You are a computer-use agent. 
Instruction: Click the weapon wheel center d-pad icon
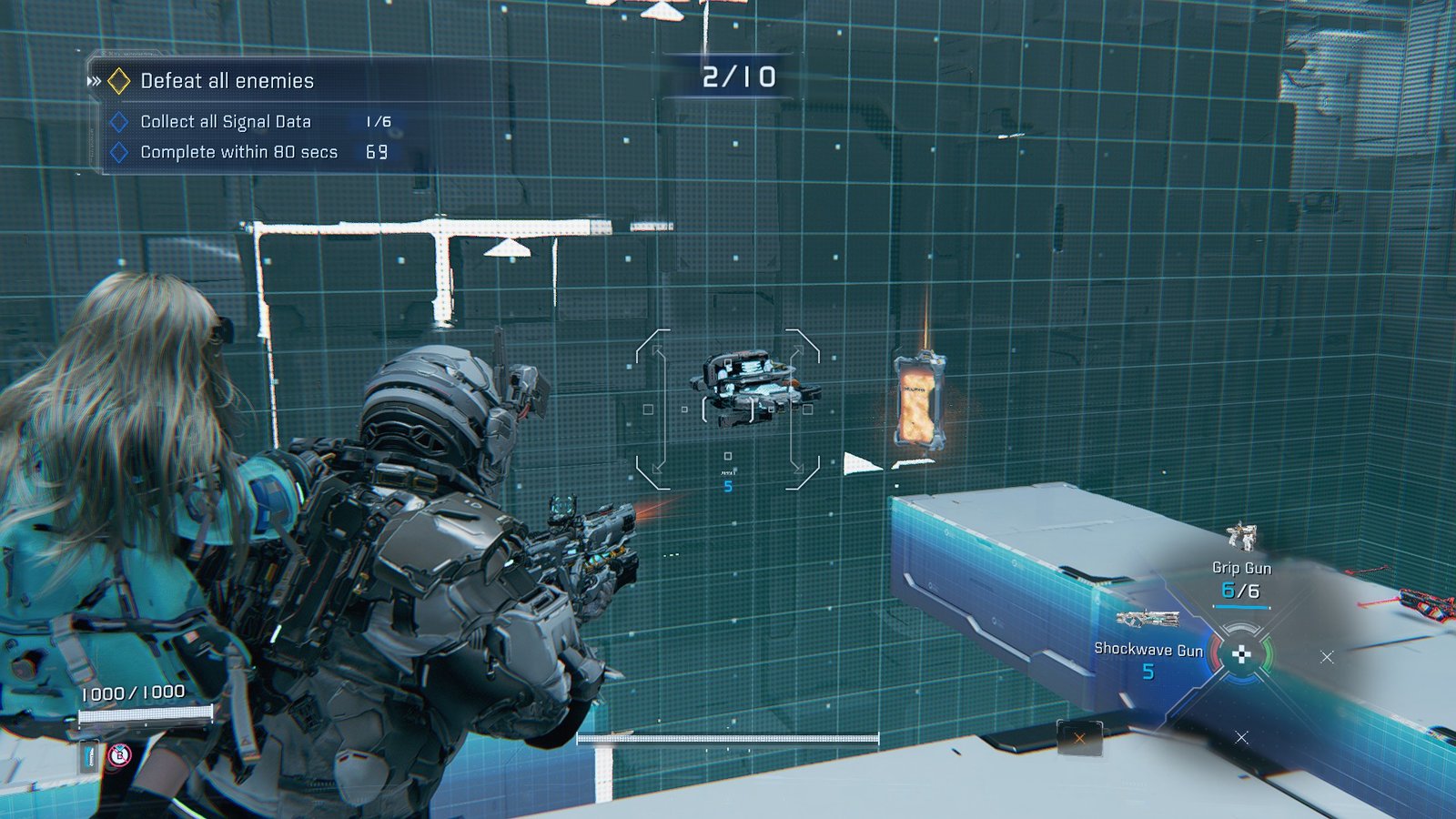point(1240,653)
